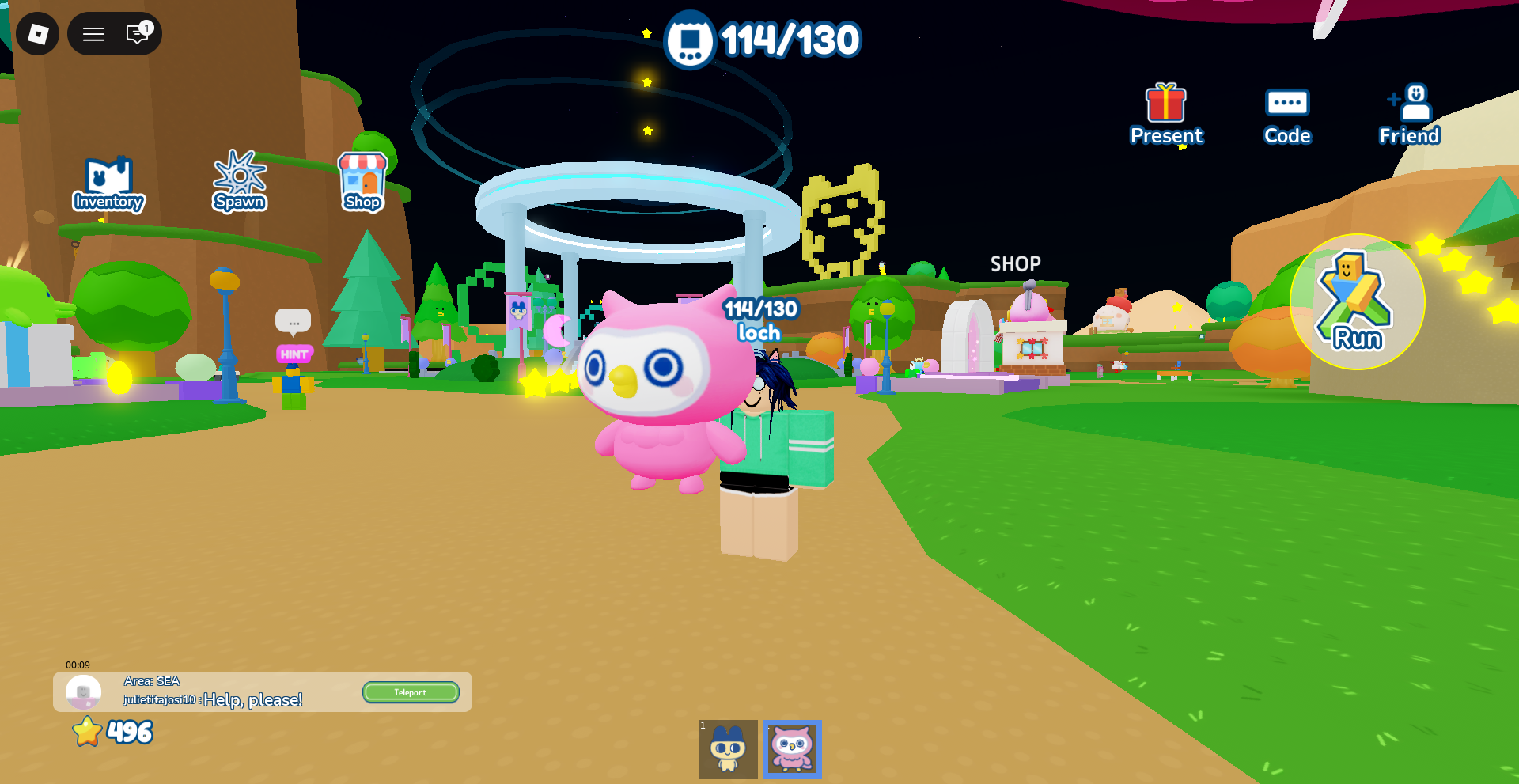Image resolution: width=1519 pixels, height=784 pixels.
Task: Open the Code entry window
Action: click(x=1287, y=115)
